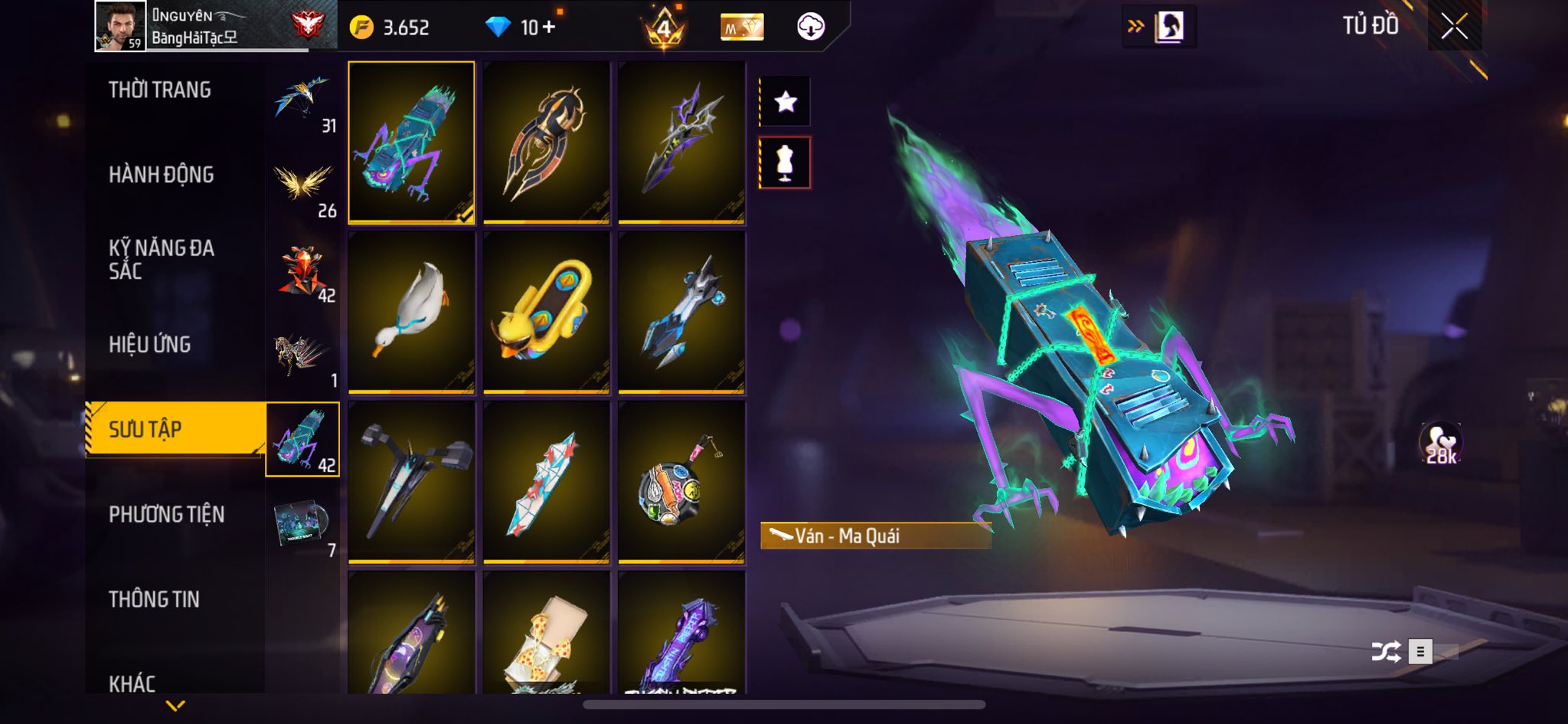Screen dimensions: 1568x724
Task: Switch to the Thông Tin tab
Action: coord(154,599)
